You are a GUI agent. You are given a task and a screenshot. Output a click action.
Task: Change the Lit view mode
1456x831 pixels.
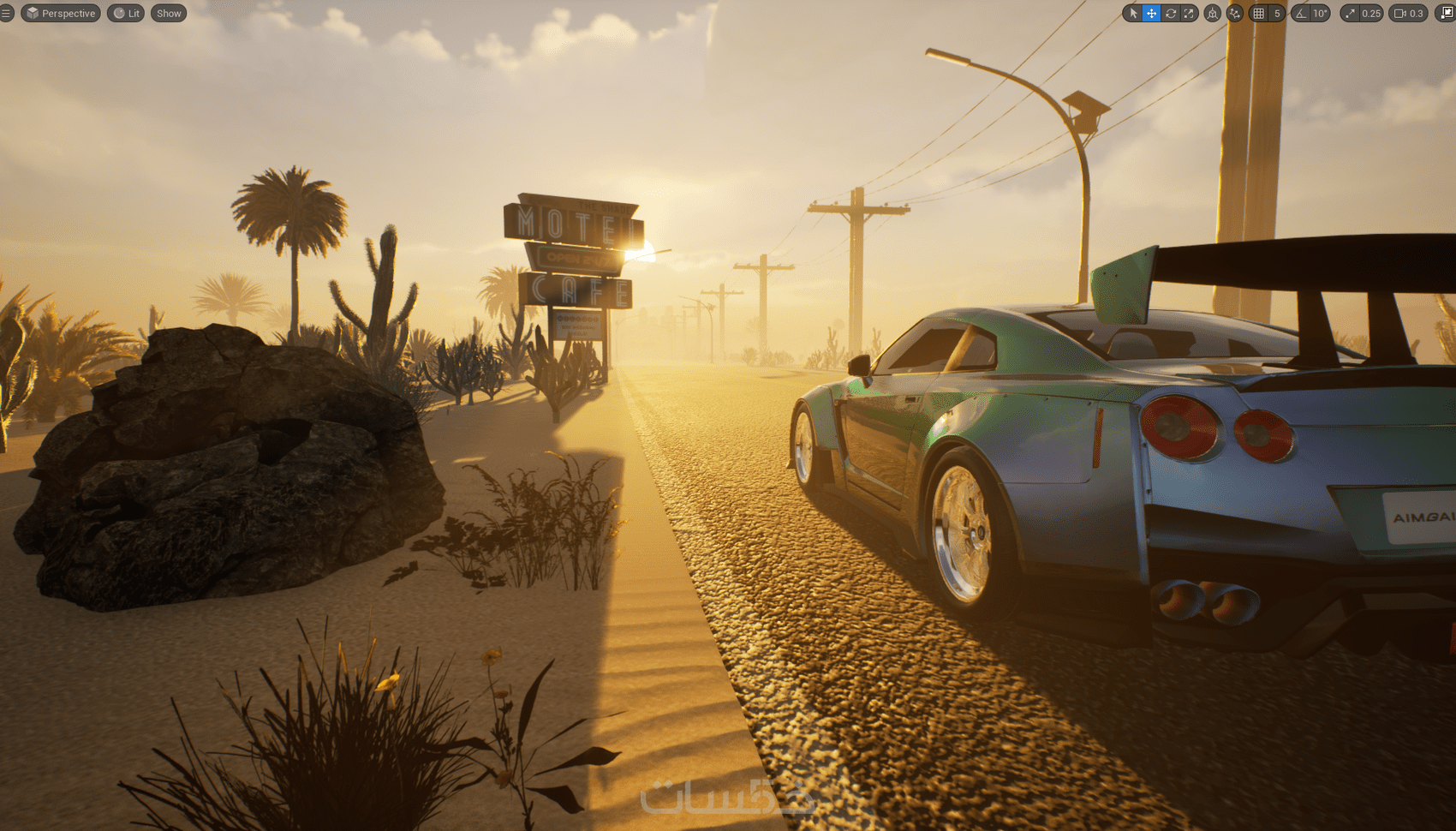coord(126,14)
